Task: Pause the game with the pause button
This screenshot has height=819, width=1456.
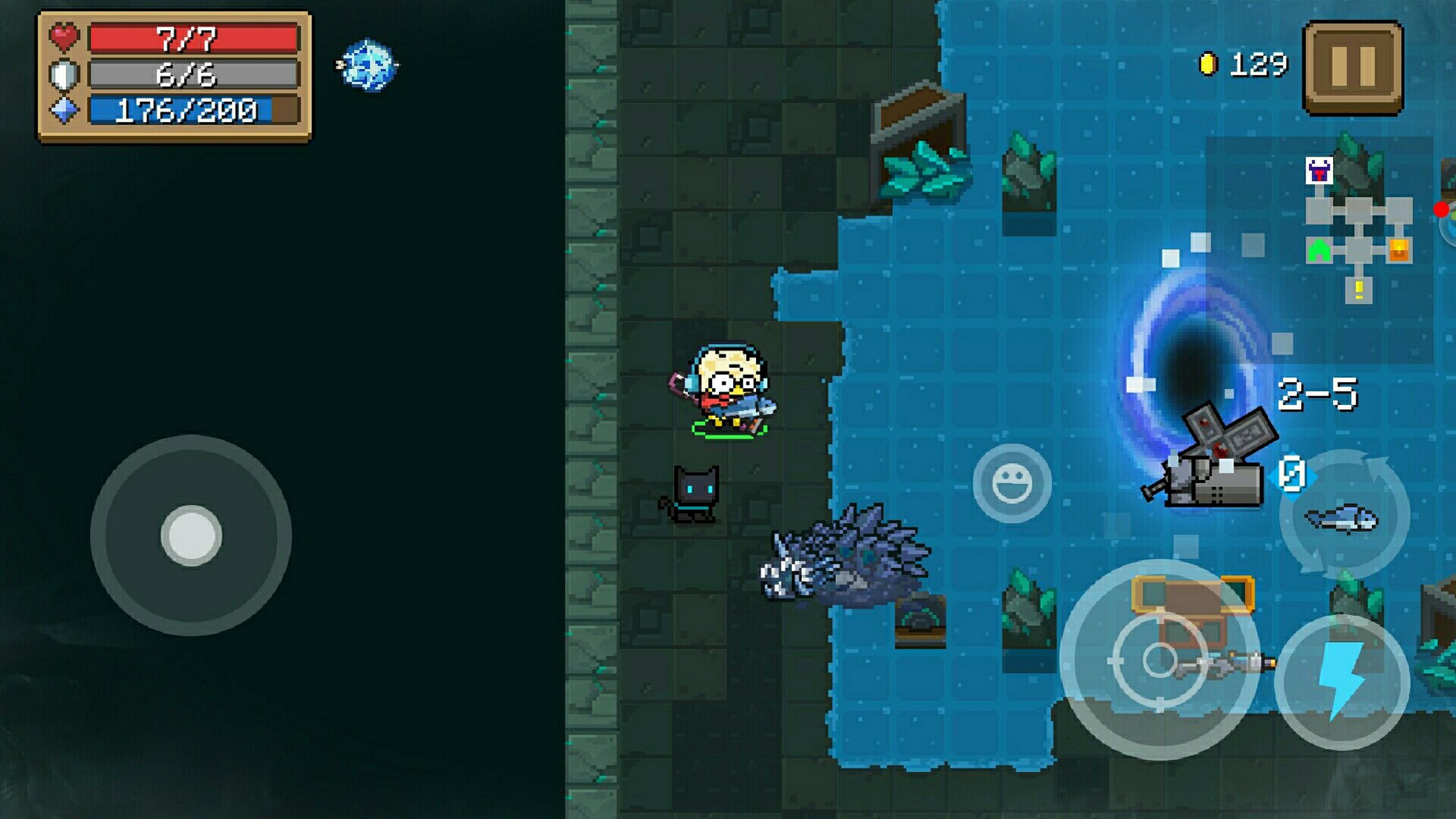Action: click(x=1352, y=67)
